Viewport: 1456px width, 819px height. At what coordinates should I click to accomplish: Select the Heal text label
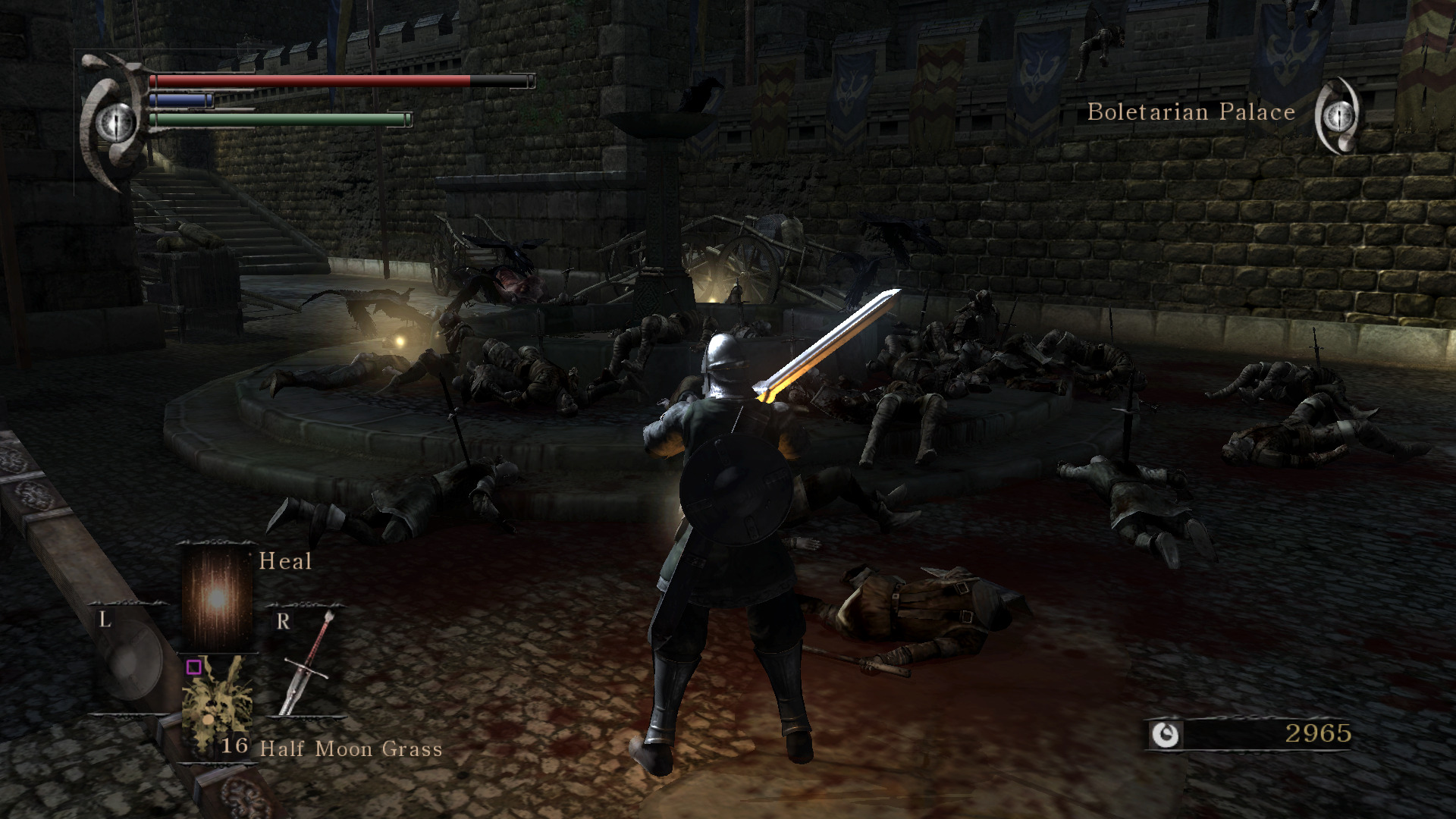click(284, 561)
